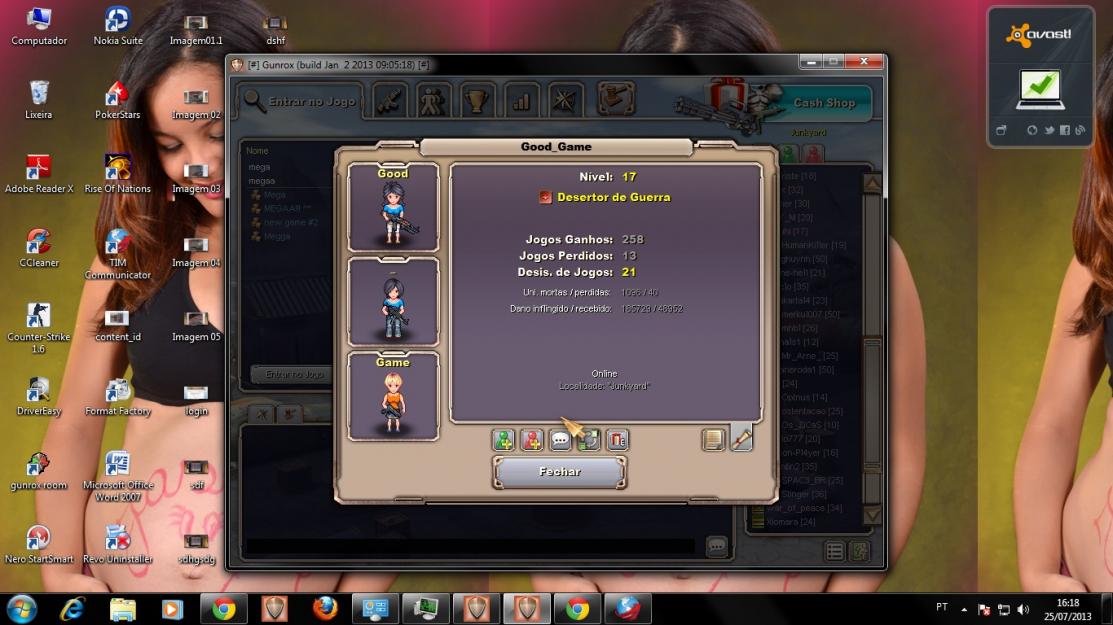This screenshot has height=625, width=1113.
Task: Open the two soldiers squad tab
Action: [433, 101]
